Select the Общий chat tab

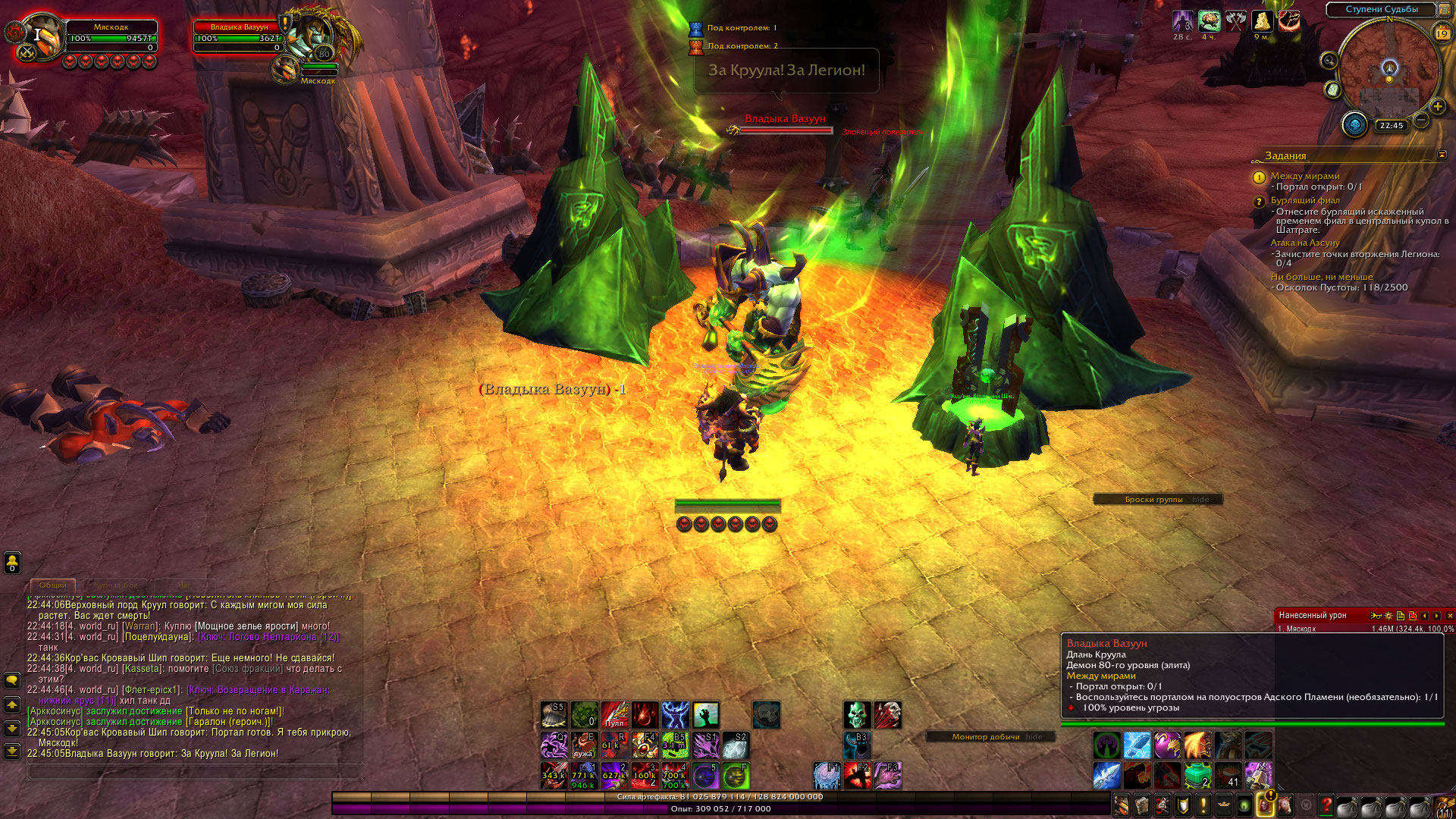tap(53, 585)
